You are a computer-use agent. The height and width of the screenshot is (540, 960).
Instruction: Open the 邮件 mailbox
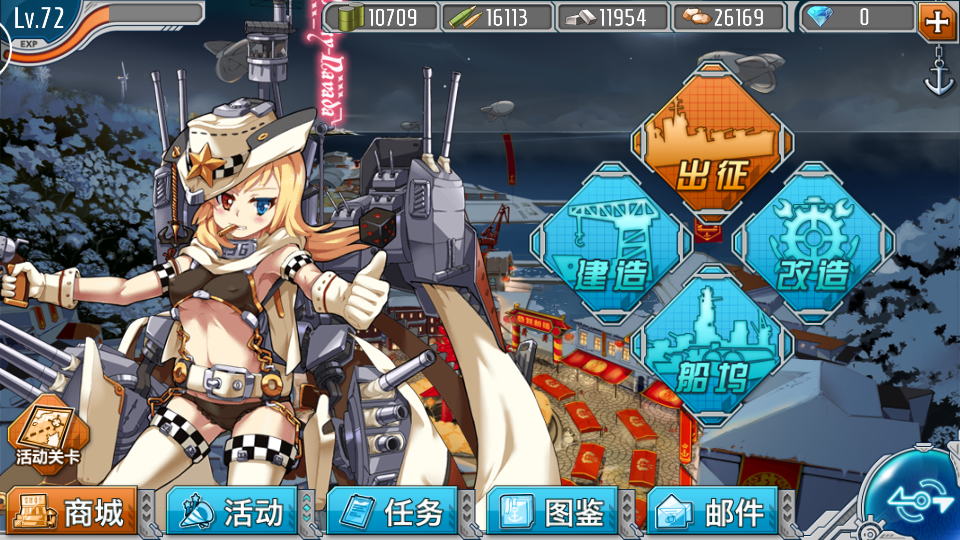click(x=712, y=513)
